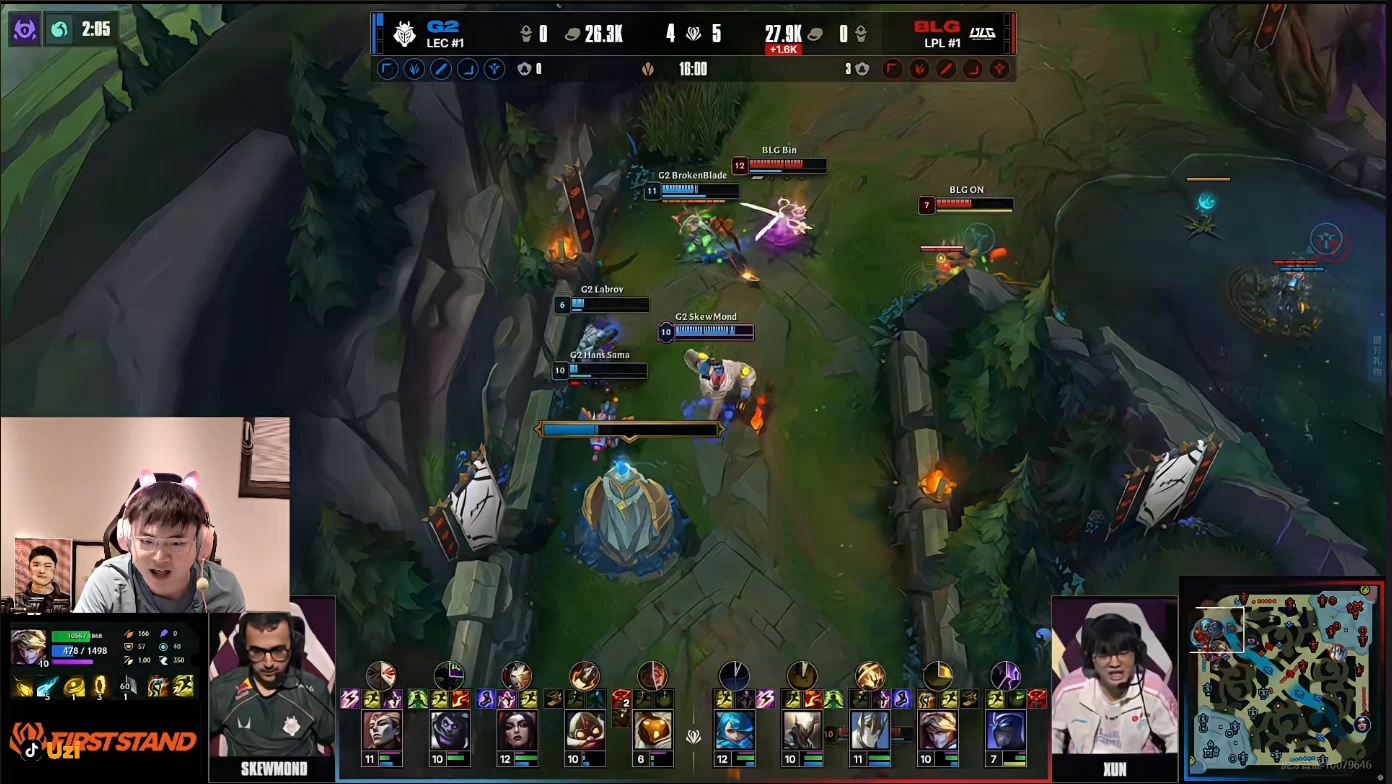Select the red-haired level 11 champion portrait
Viewport: 1392px width, 784px height.
pos(382,730)
